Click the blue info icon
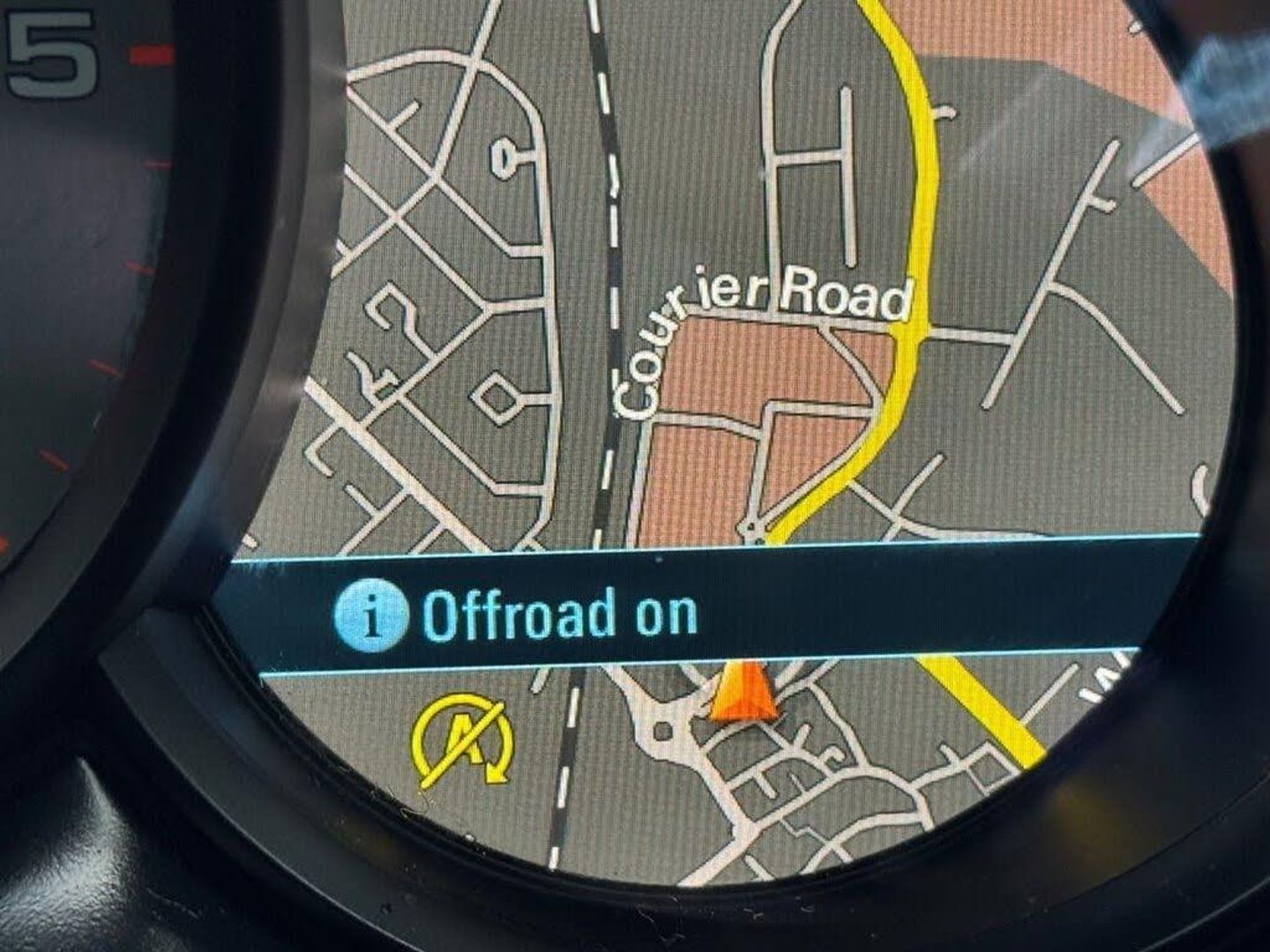1270x952 pixels. pos(370,614)
